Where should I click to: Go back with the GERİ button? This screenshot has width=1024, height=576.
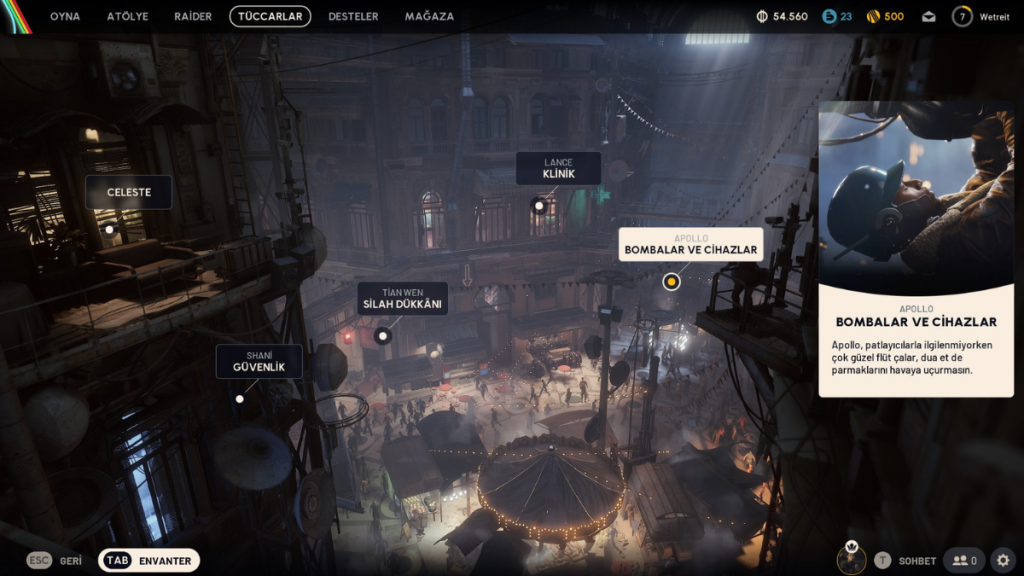(x=56, y=561)
